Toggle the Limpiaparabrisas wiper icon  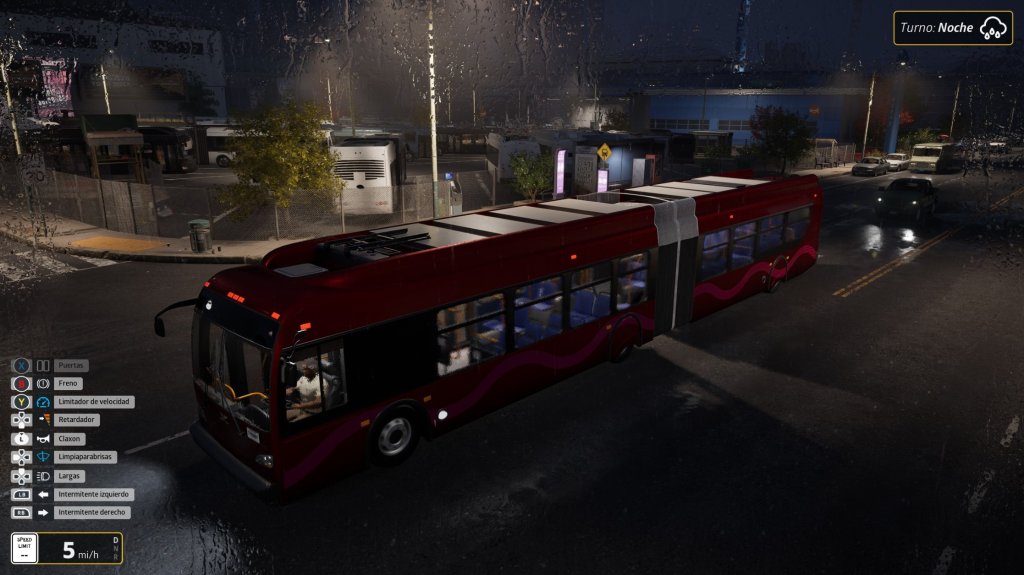pos(43,457)
